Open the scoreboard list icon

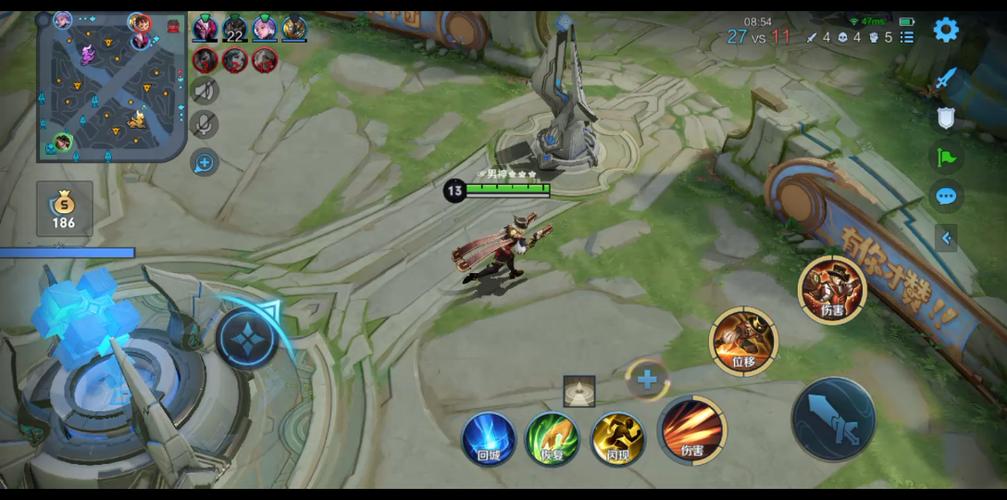point(907,37)
